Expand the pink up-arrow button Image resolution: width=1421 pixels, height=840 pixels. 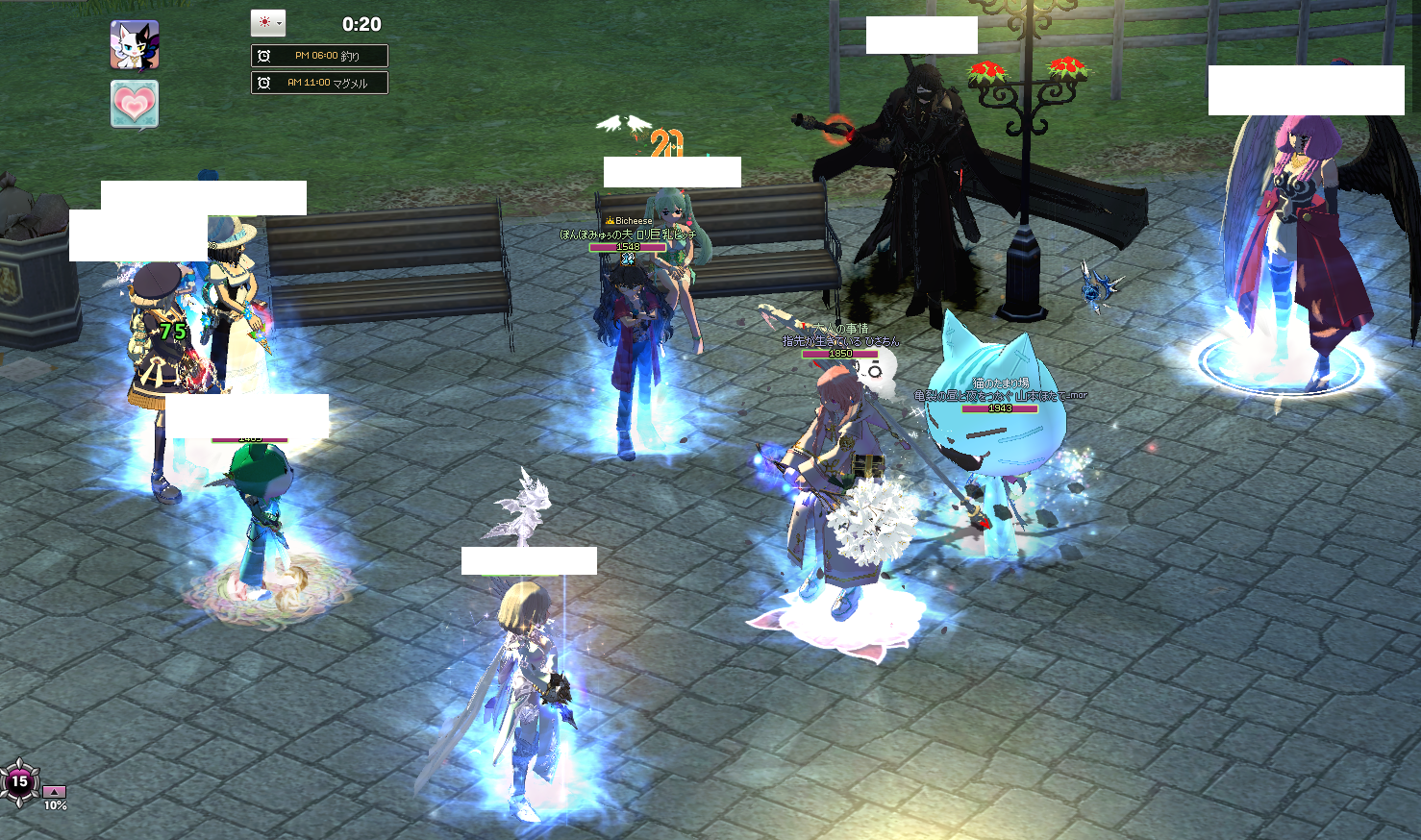[55, 792]
